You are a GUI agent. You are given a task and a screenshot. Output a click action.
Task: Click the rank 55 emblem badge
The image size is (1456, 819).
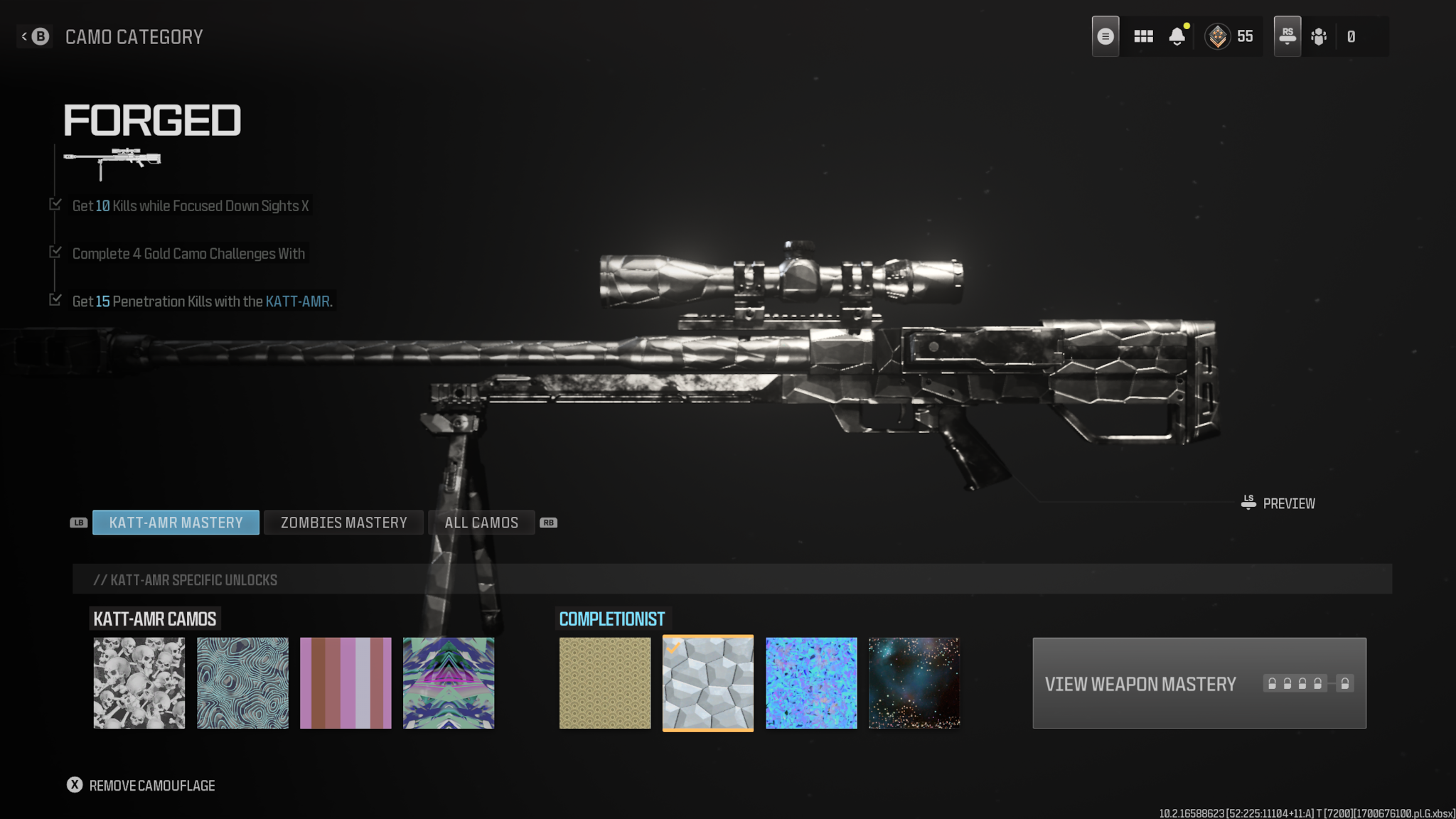[x=1218, y=36]
